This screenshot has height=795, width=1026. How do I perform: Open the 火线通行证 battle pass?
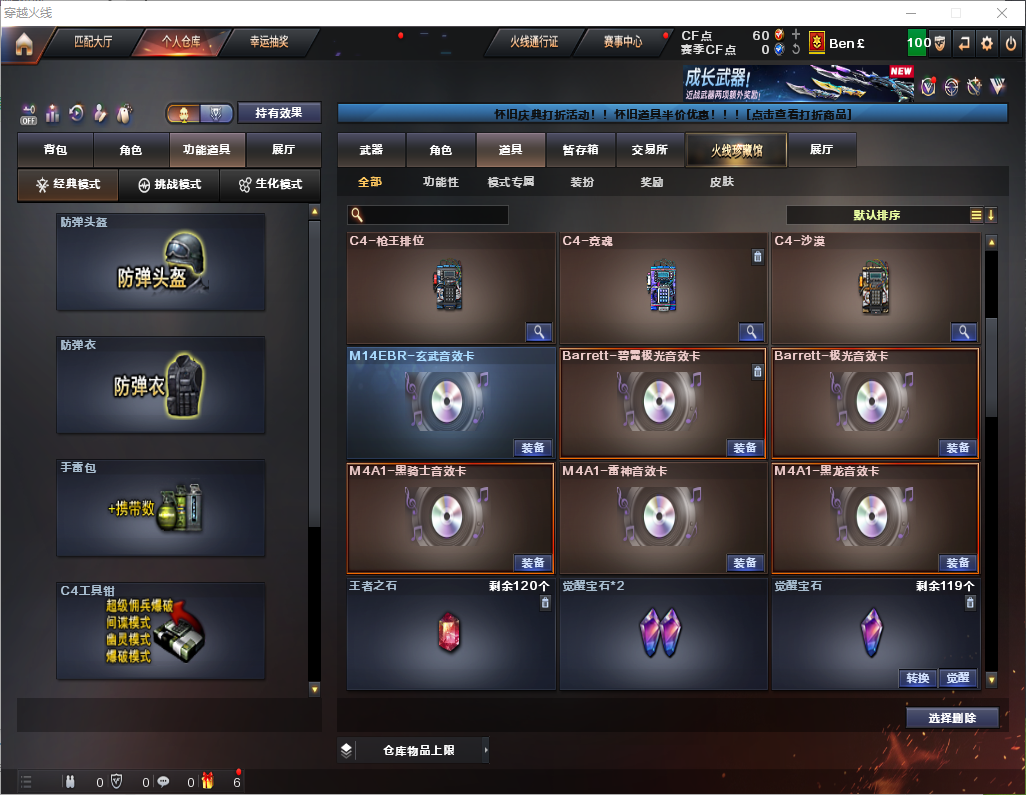point(534,42)
